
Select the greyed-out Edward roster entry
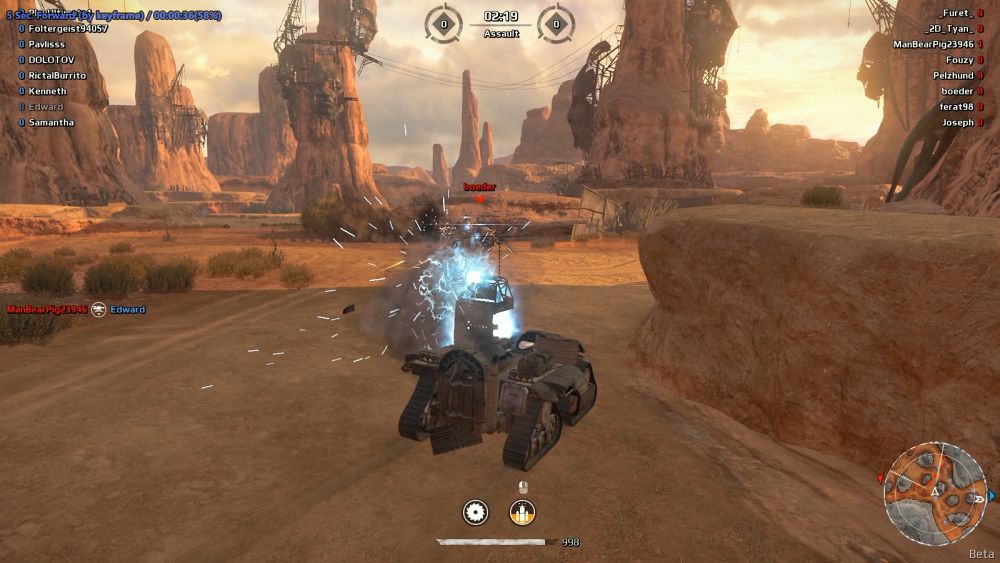pos(45,107)
